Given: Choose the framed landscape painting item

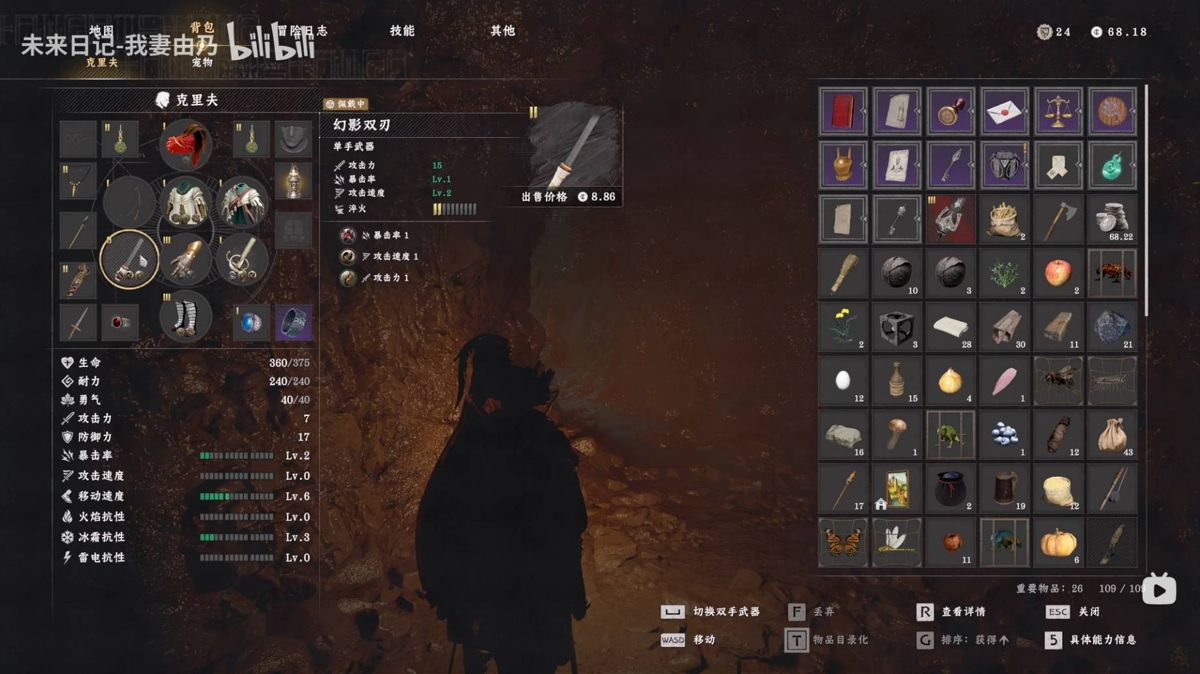Looking at the screenshot, I should tap(897, 488).
